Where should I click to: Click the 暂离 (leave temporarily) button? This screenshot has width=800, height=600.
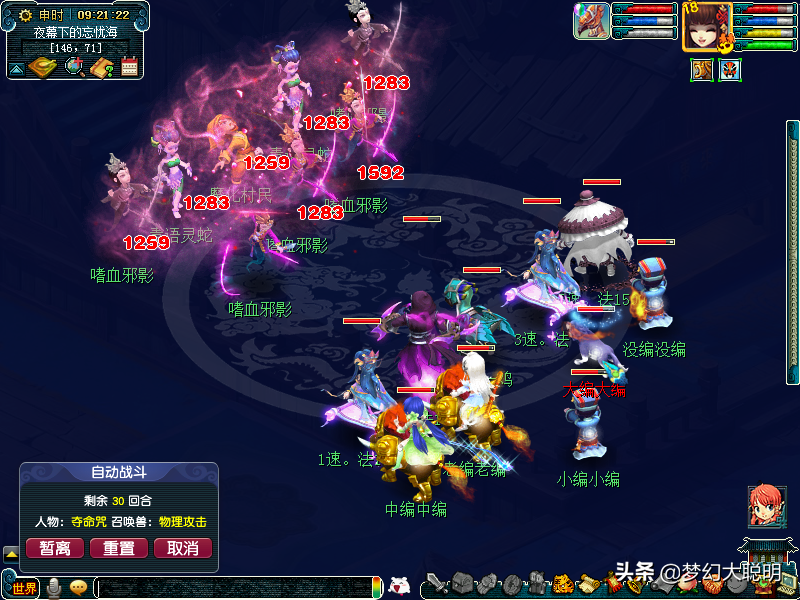55,548
